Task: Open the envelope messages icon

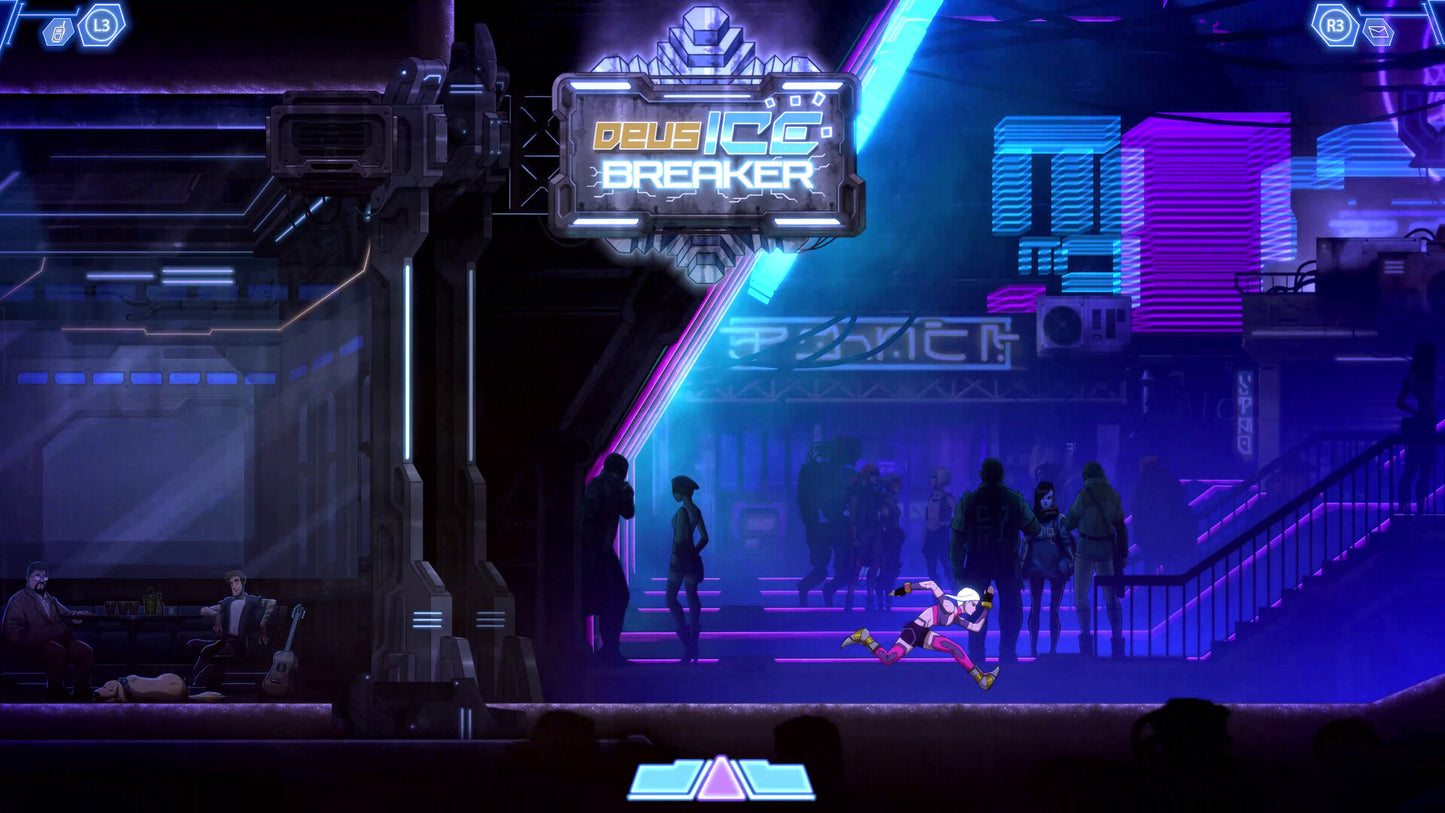Action: click(x=1378, y=32)
